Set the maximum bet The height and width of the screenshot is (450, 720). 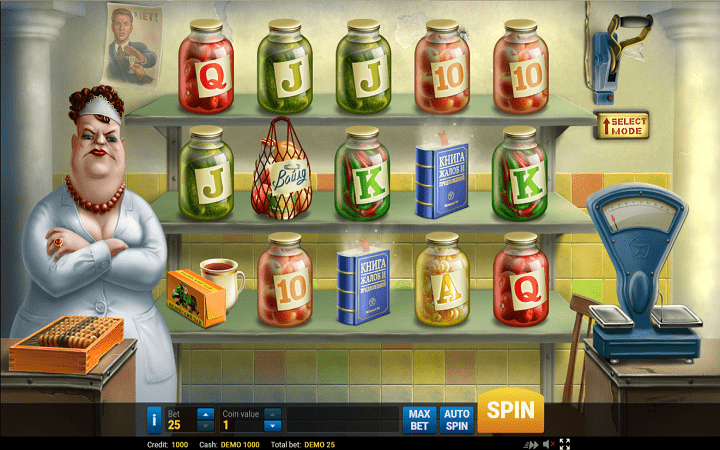(x=418, y=418)
